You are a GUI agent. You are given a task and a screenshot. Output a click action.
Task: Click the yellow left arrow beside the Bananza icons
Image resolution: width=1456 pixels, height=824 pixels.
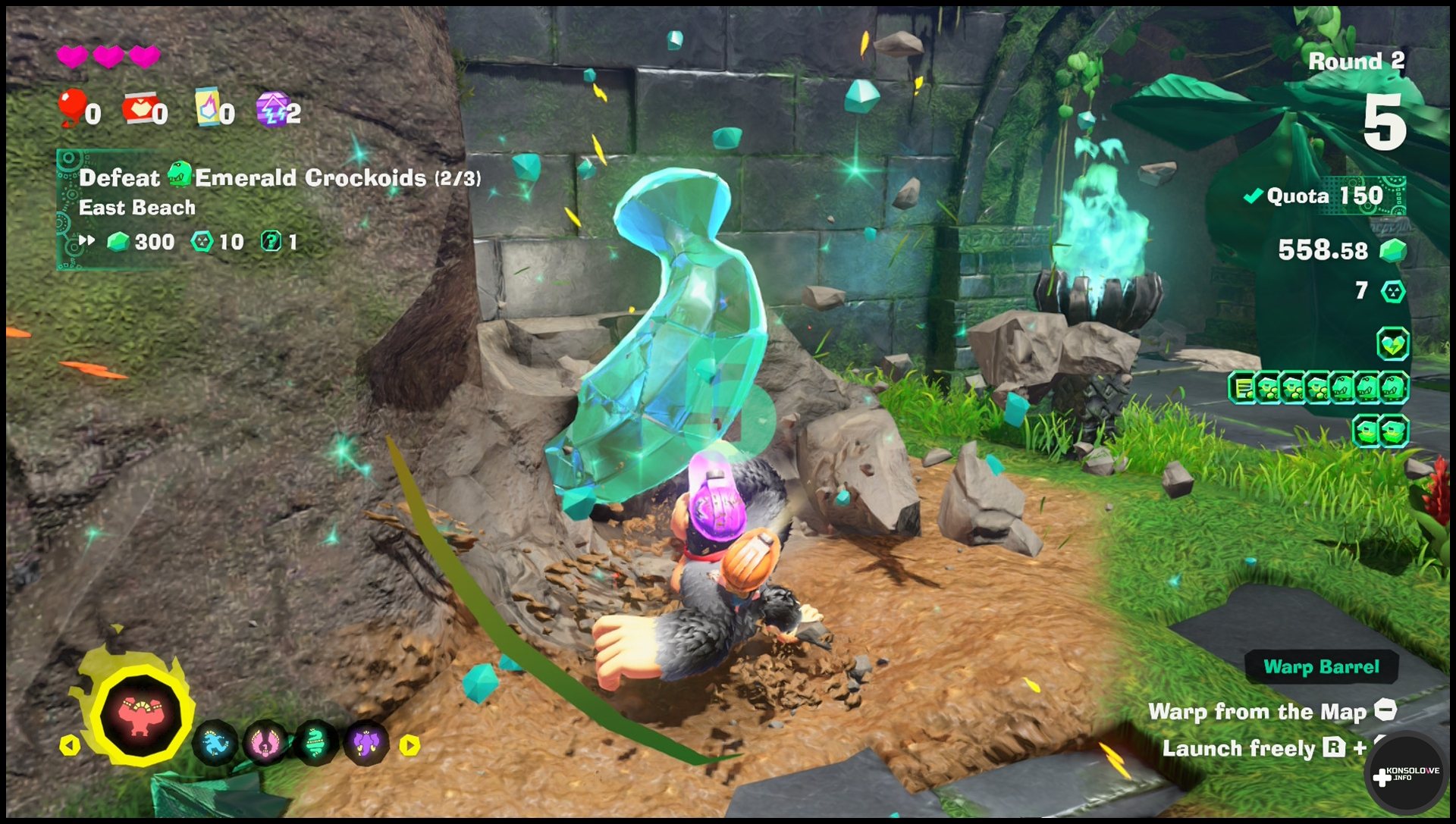pyautogui.click(x=70, y=745)
